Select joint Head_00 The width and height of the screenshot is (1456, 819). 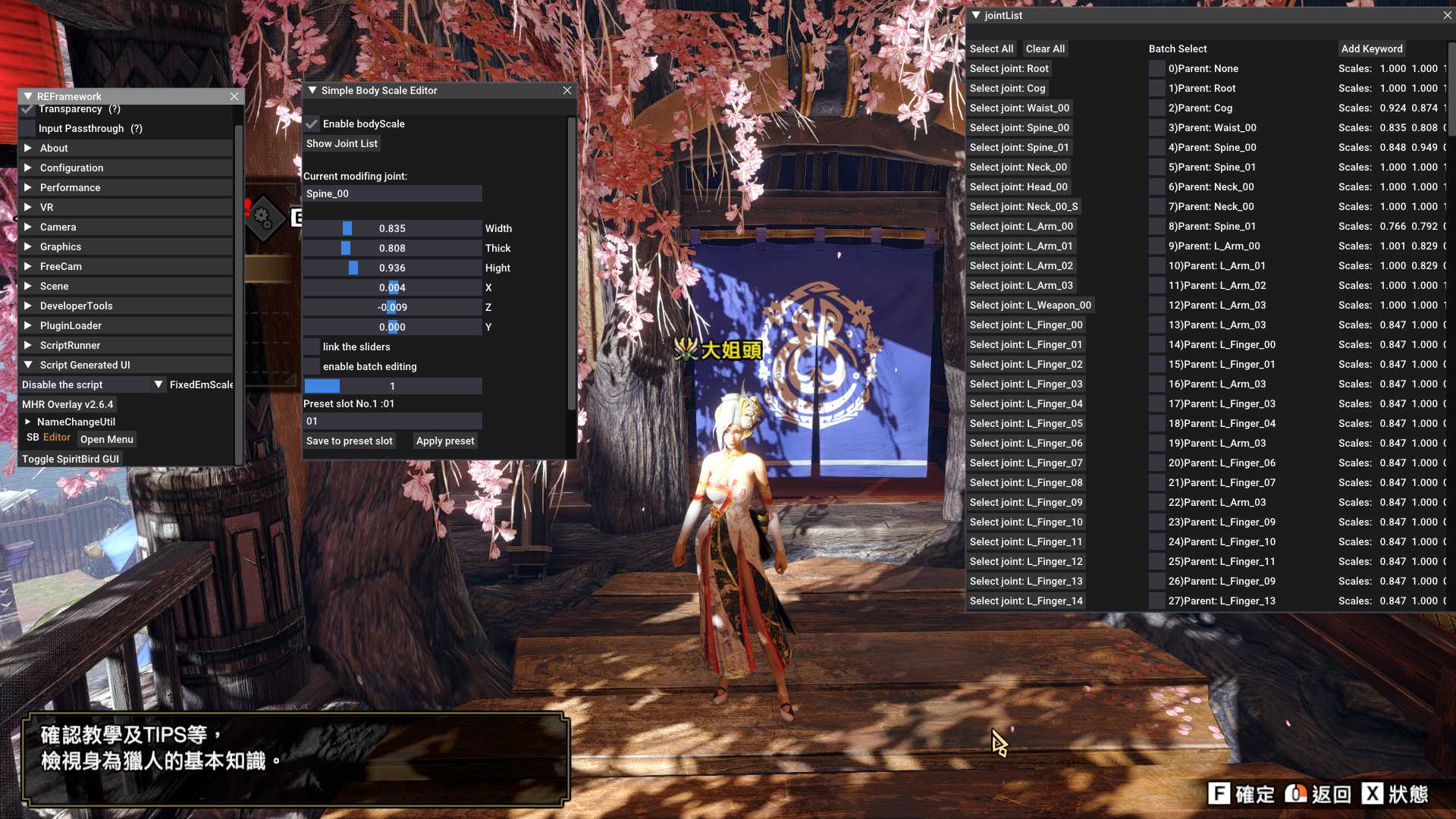coord(1018,187)
